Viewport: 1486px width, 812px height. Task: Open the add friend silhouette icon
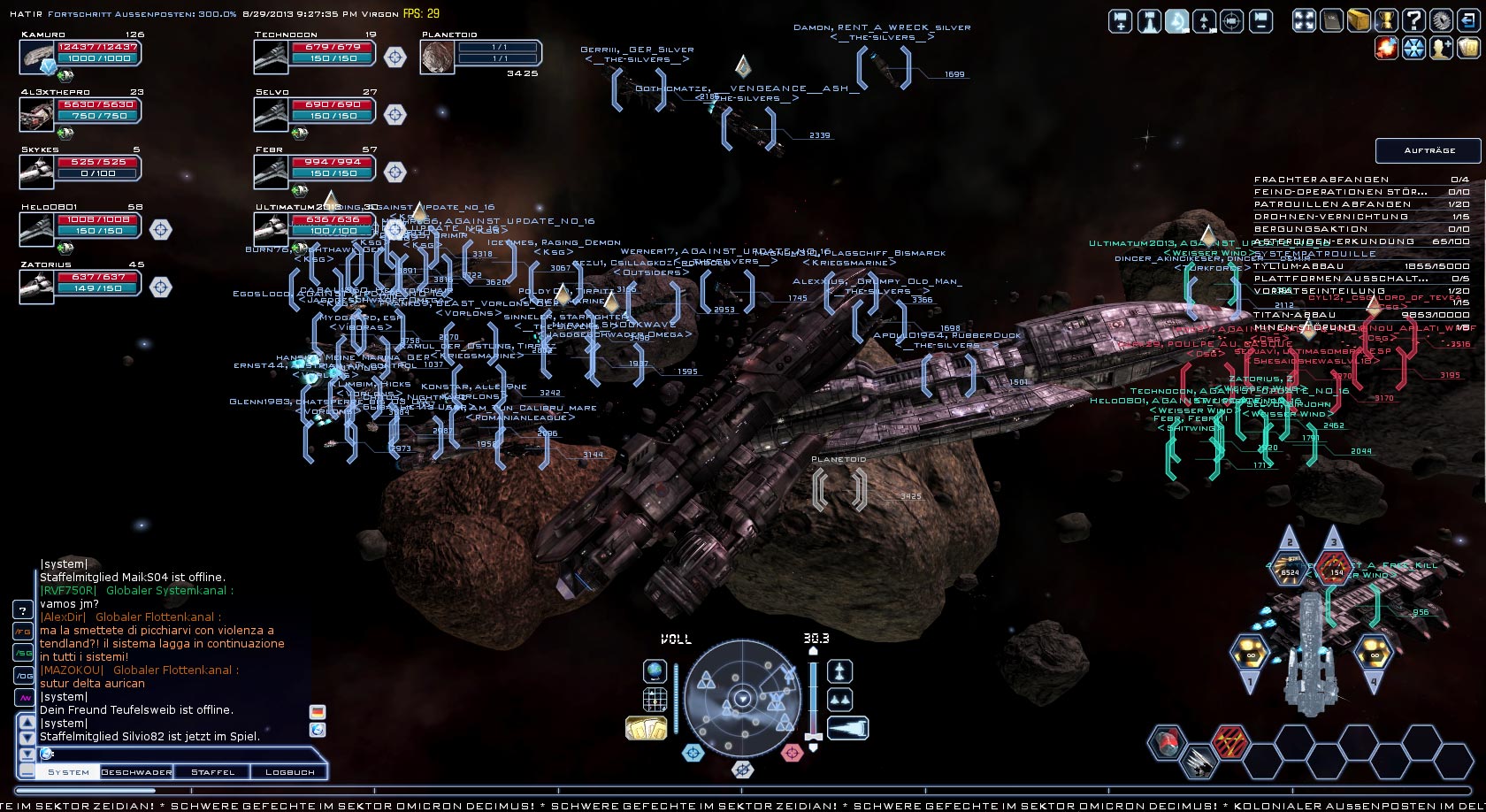1442,48
